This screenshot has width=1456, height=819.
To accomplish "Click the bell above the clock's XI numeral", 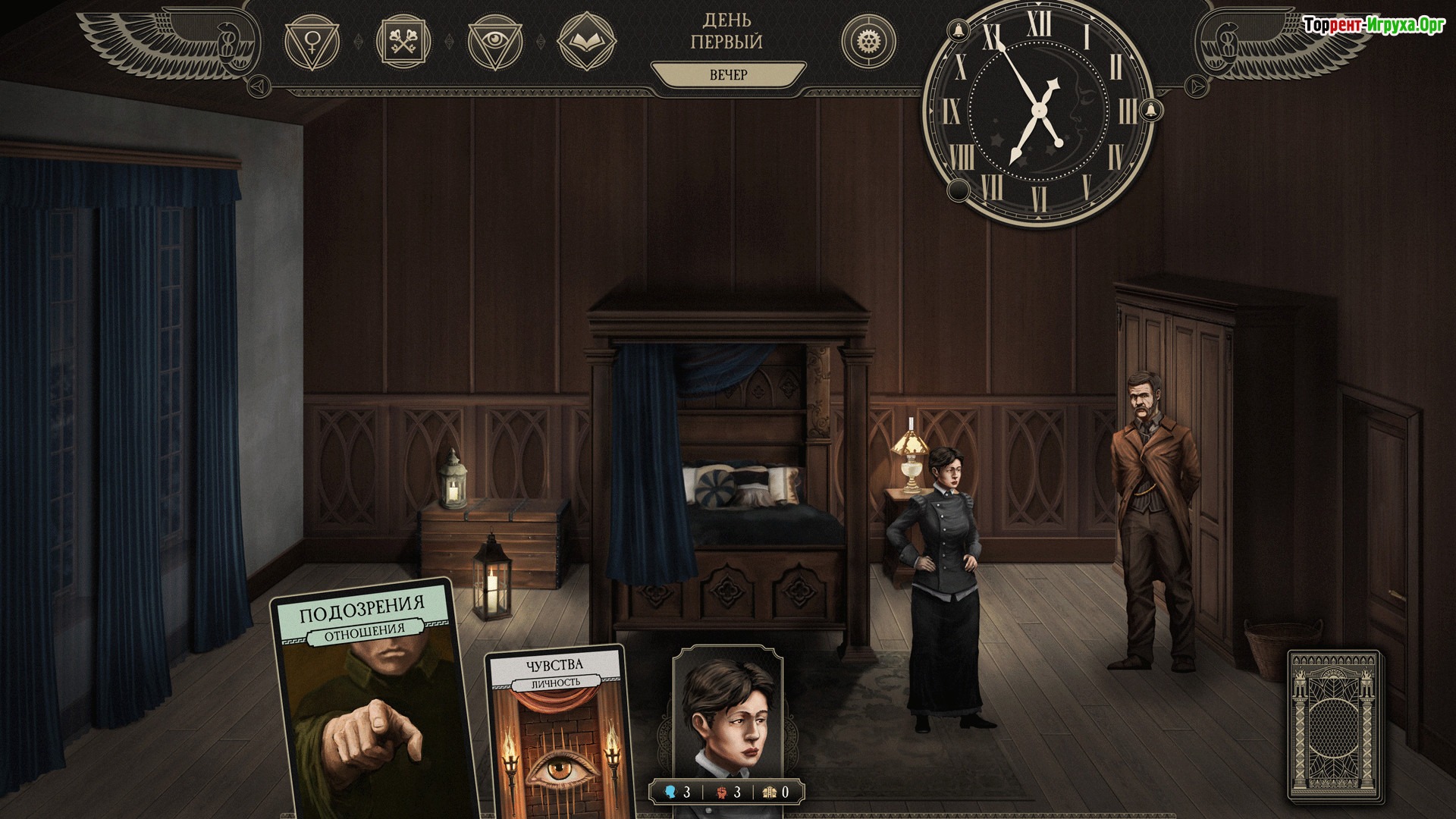I will coord(958,31).
